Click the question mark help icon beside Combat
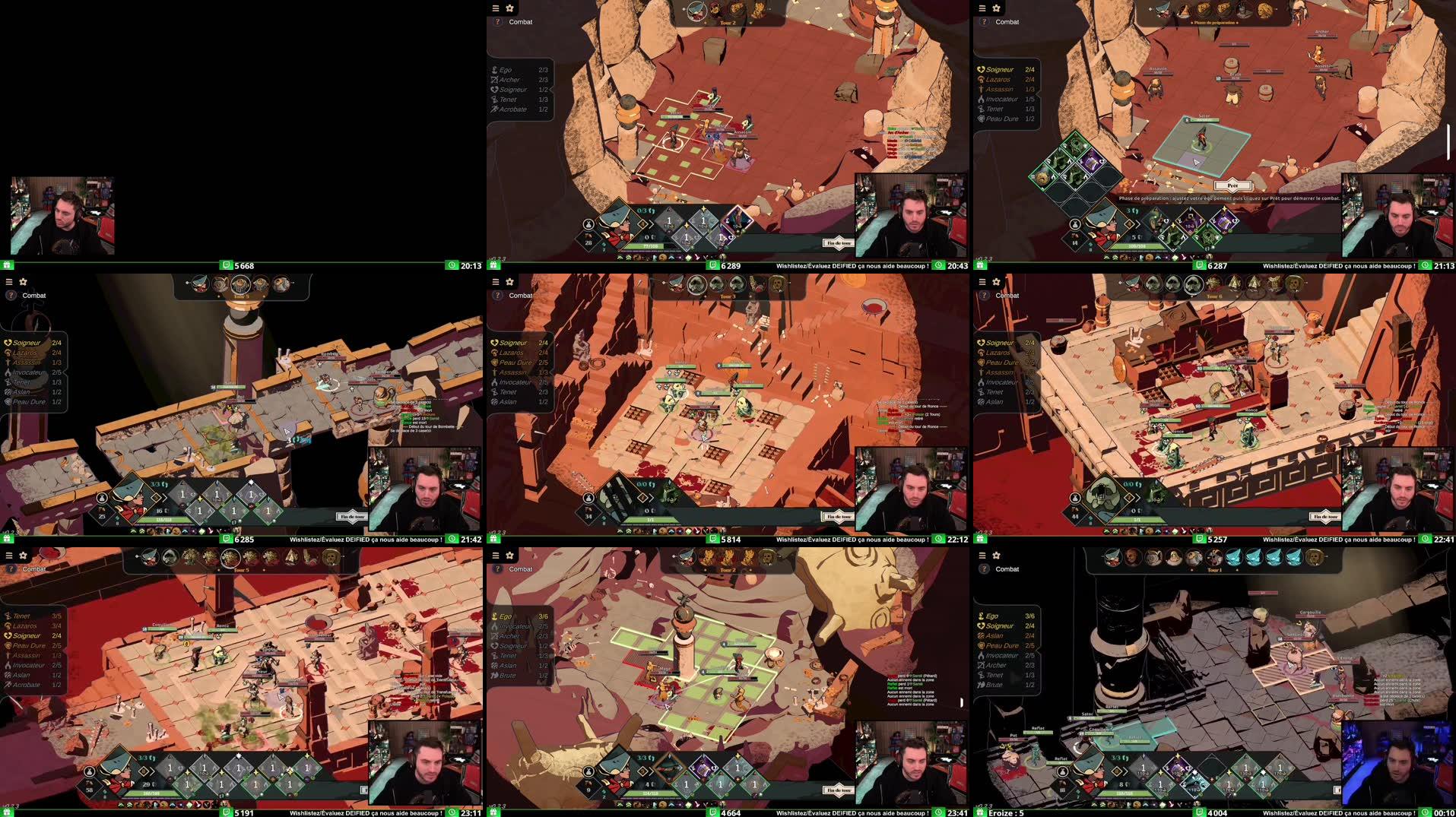1456x817 pixels. tap(496, 22)
